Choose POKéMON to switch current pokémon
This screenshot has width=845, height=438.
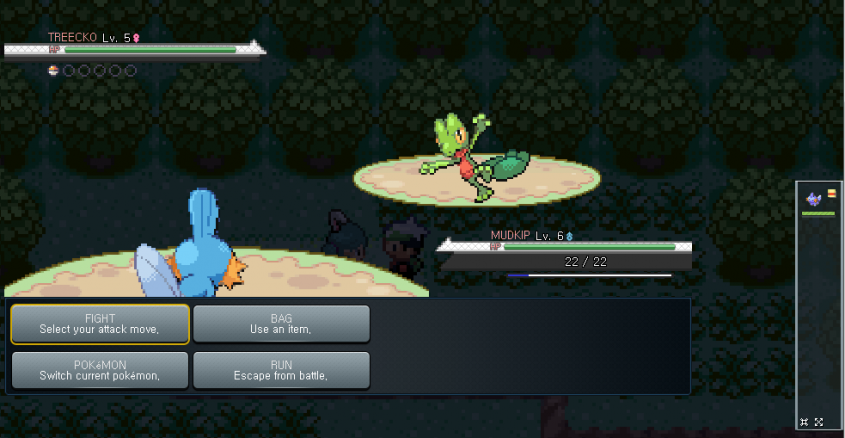(100, 370)
